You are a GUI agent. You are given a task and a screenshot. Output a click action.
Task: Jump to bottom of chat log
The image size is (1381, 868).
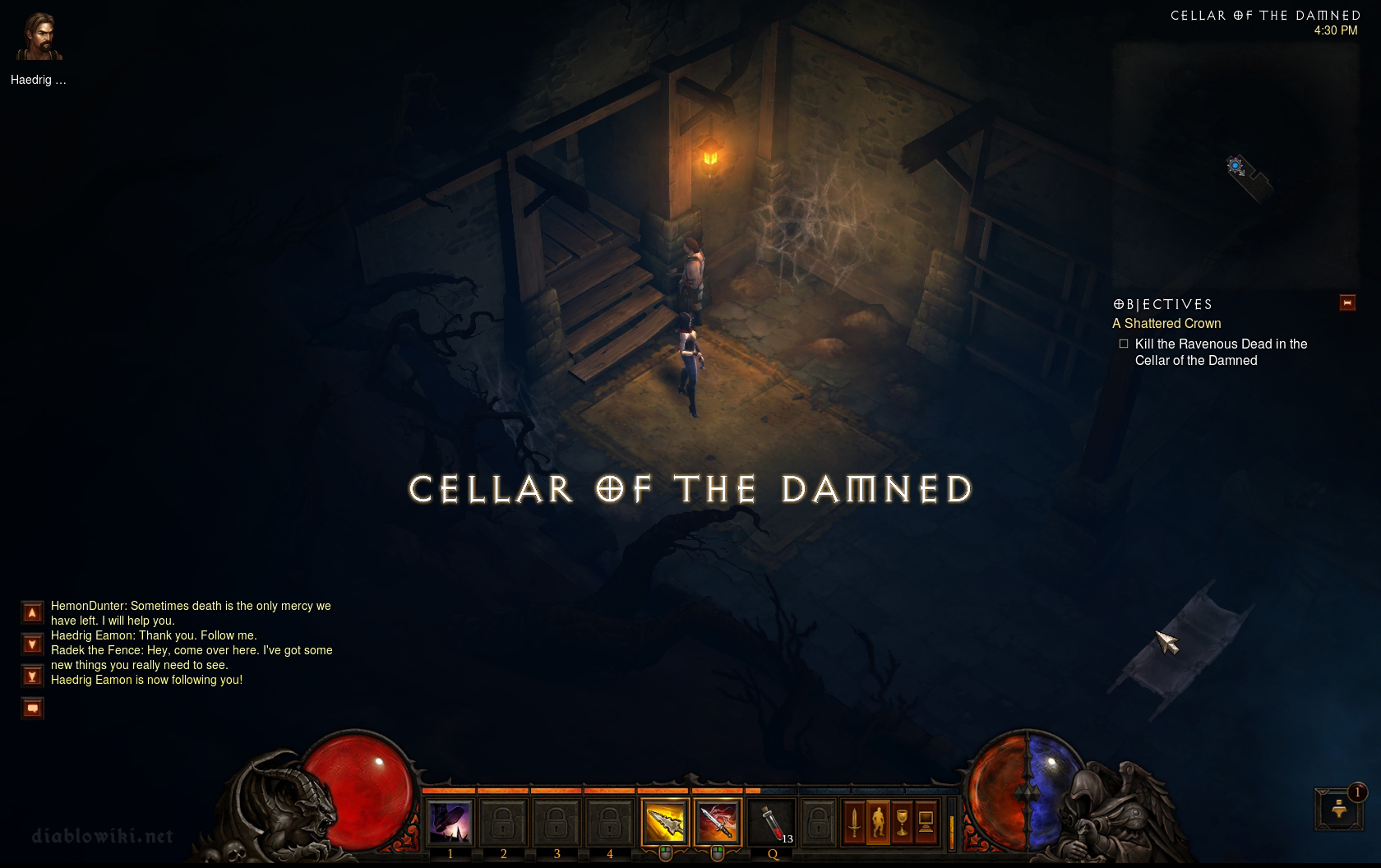(x=32, y=676)
